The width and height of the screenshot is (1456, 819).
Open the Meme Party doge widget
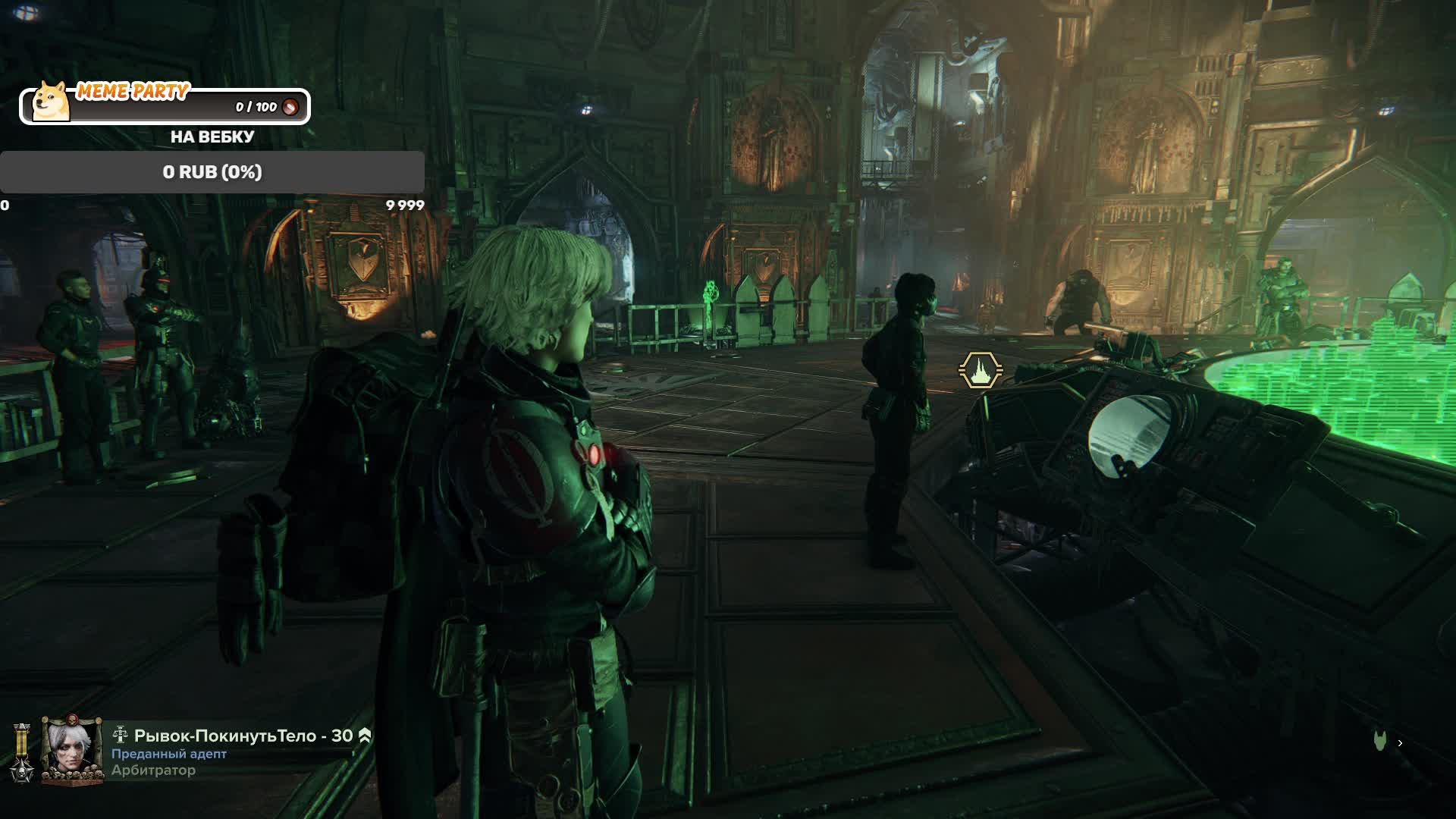[164, 105]
